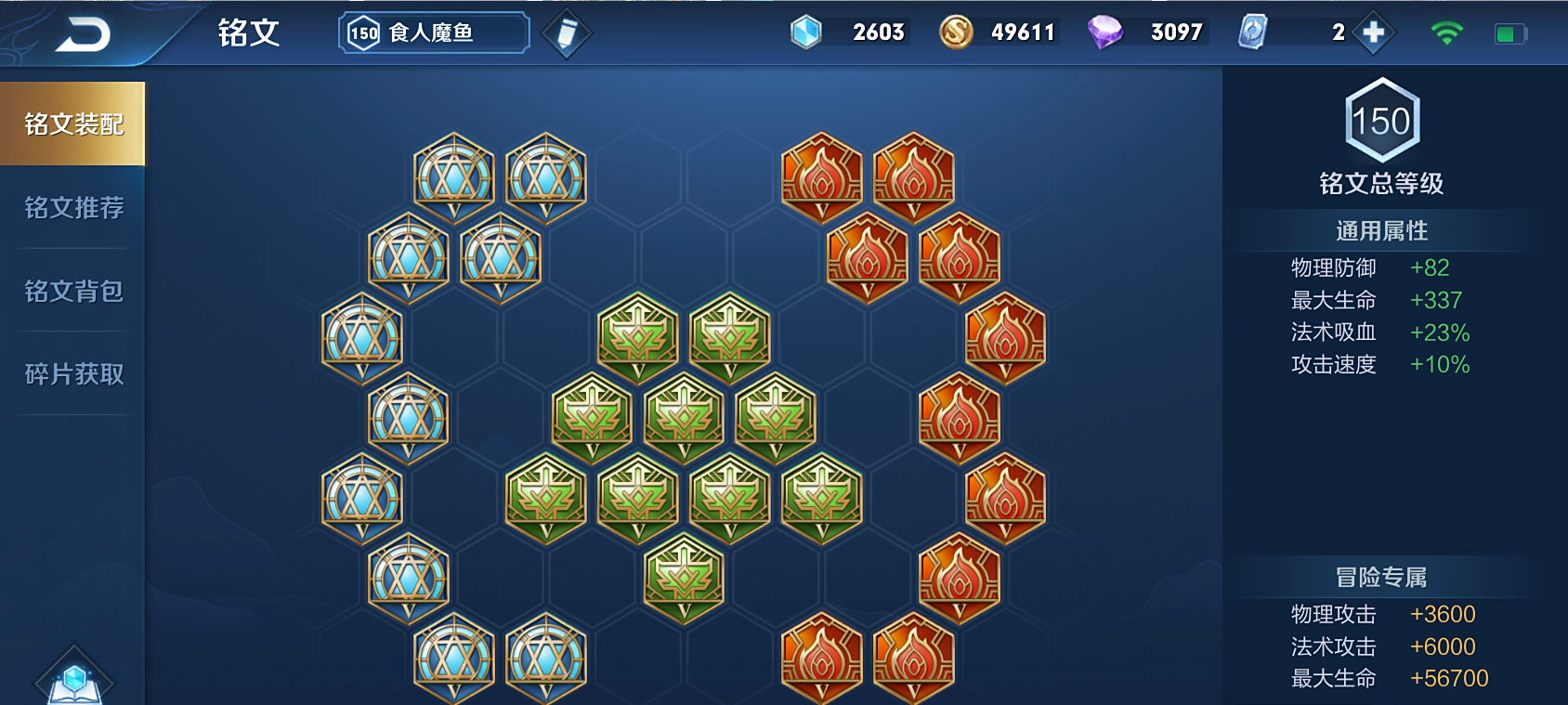Switch to the 铭文装配 tab
The height and width of the screenshot is (705, 1568).
click(x=73, y=124)
